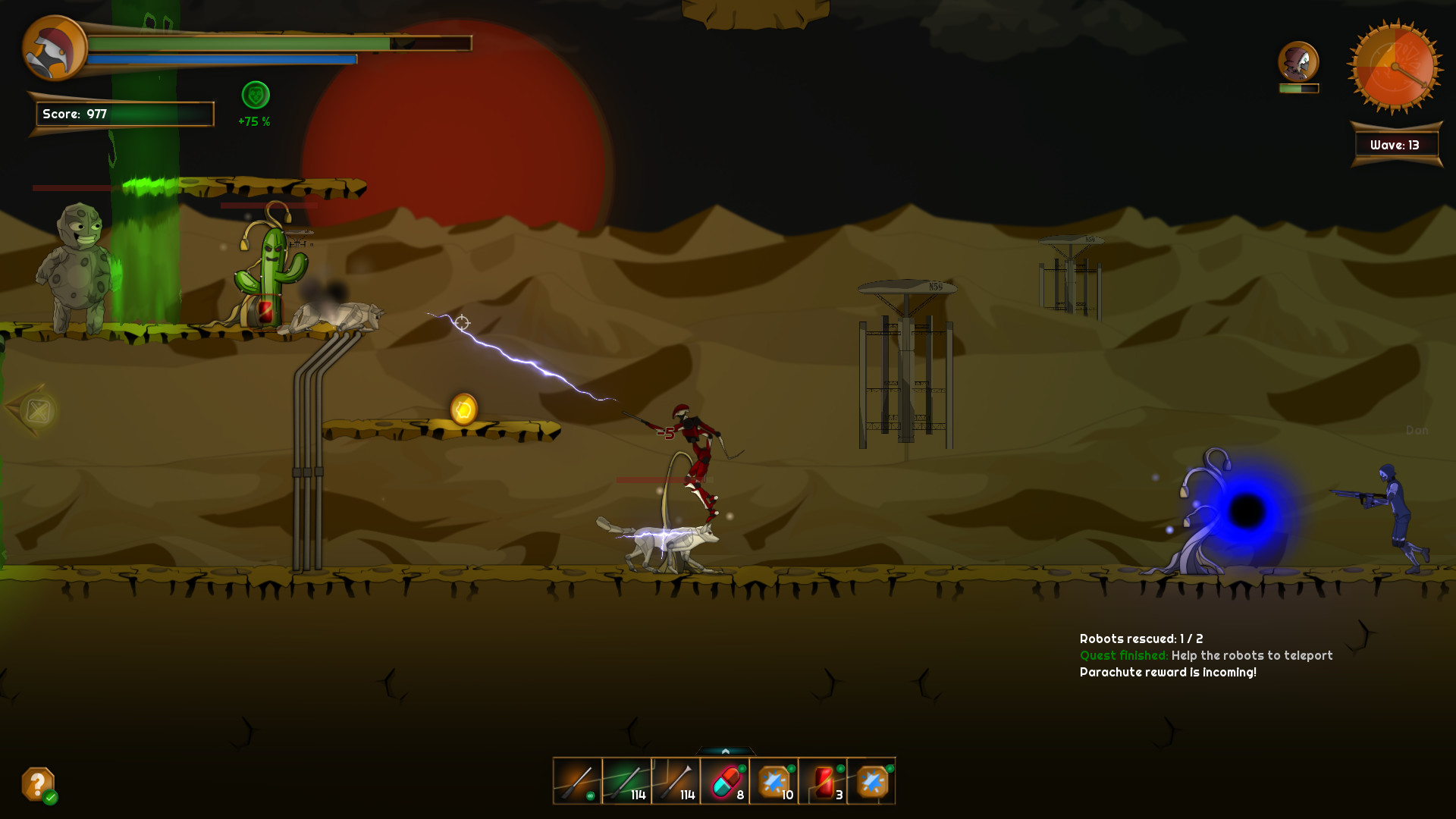
Task: Select the basic spear in the first hotbar slot
Action: click(x=578, y=781)
